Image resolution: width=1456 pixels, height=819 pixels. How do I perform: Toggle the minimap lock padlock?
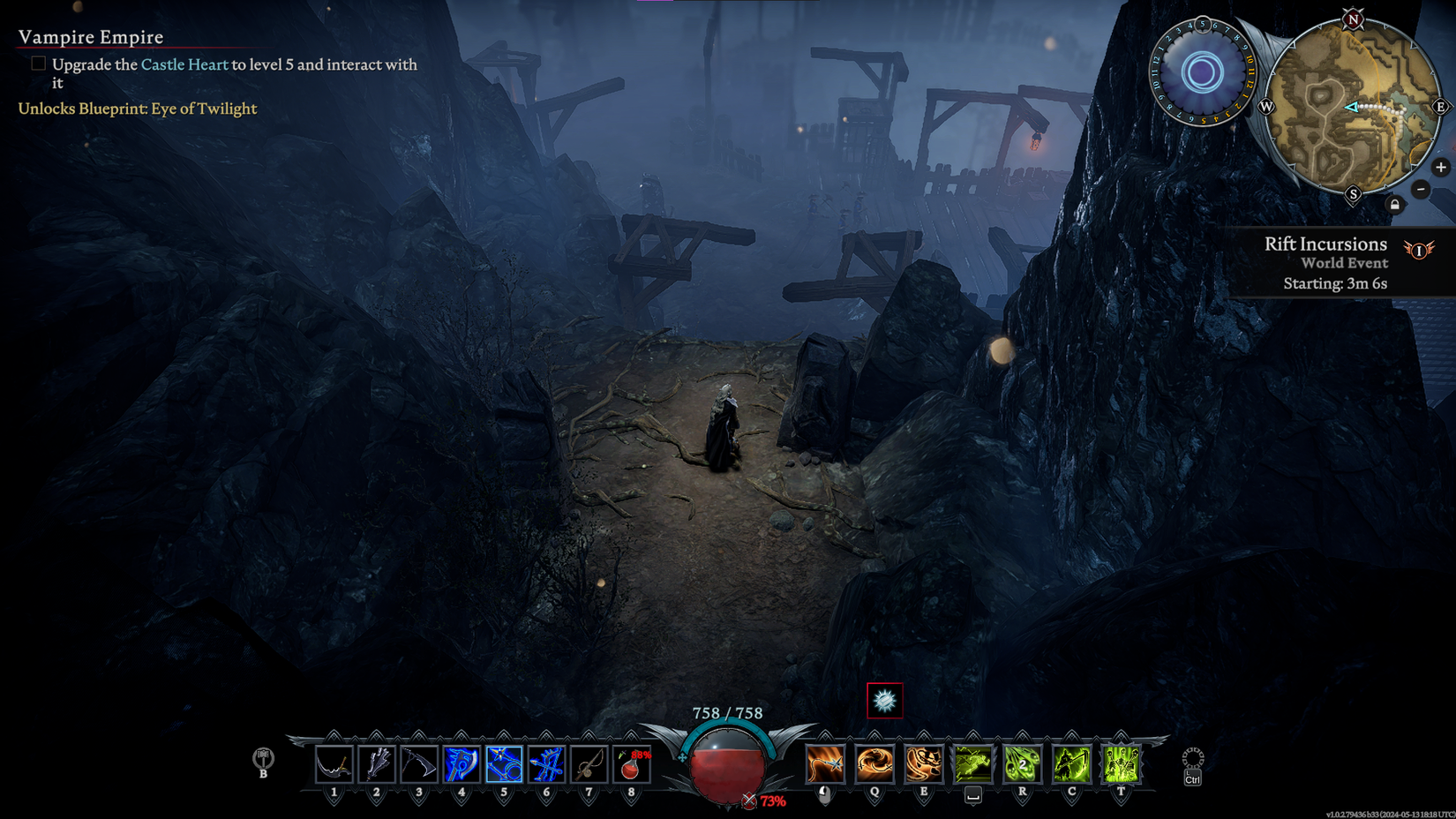click(x=1394, y=204)
